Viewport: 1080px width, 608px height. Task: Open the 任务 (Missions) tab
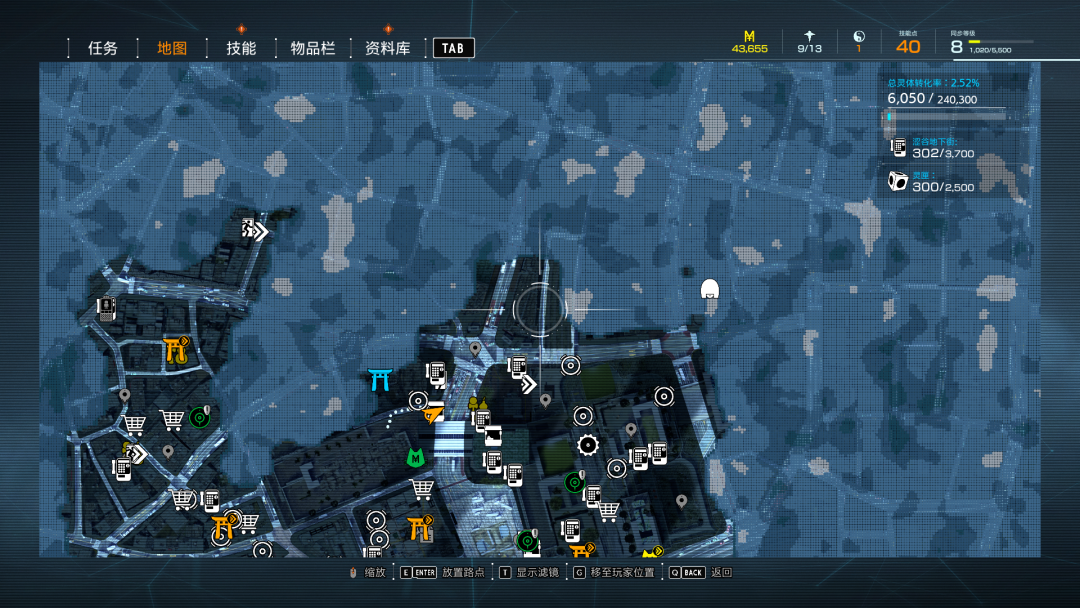103,48
